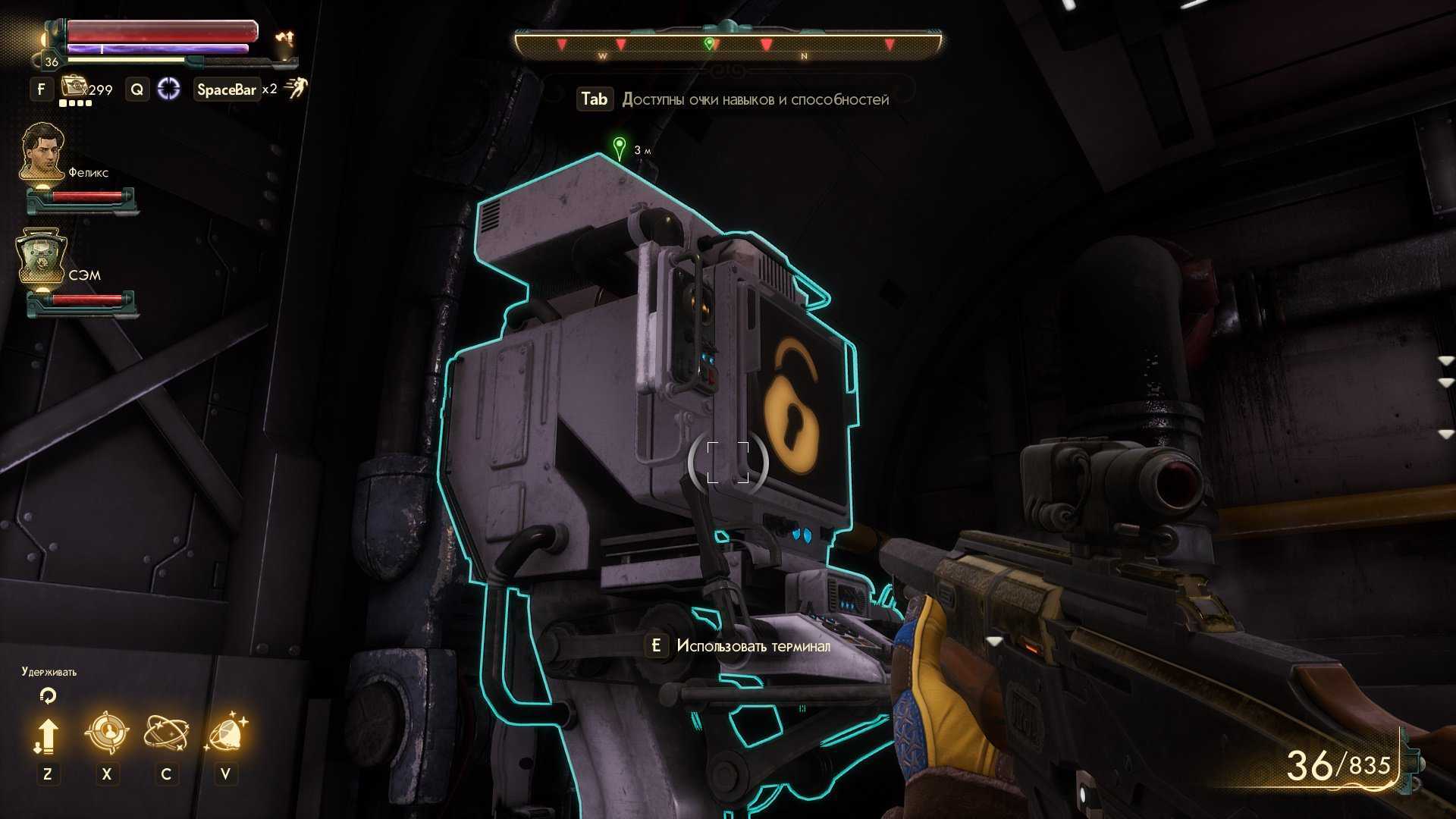Screen dimensions: 1456x819
Task: Trigger the dash running-figure icon
Action: pos(296,89)
